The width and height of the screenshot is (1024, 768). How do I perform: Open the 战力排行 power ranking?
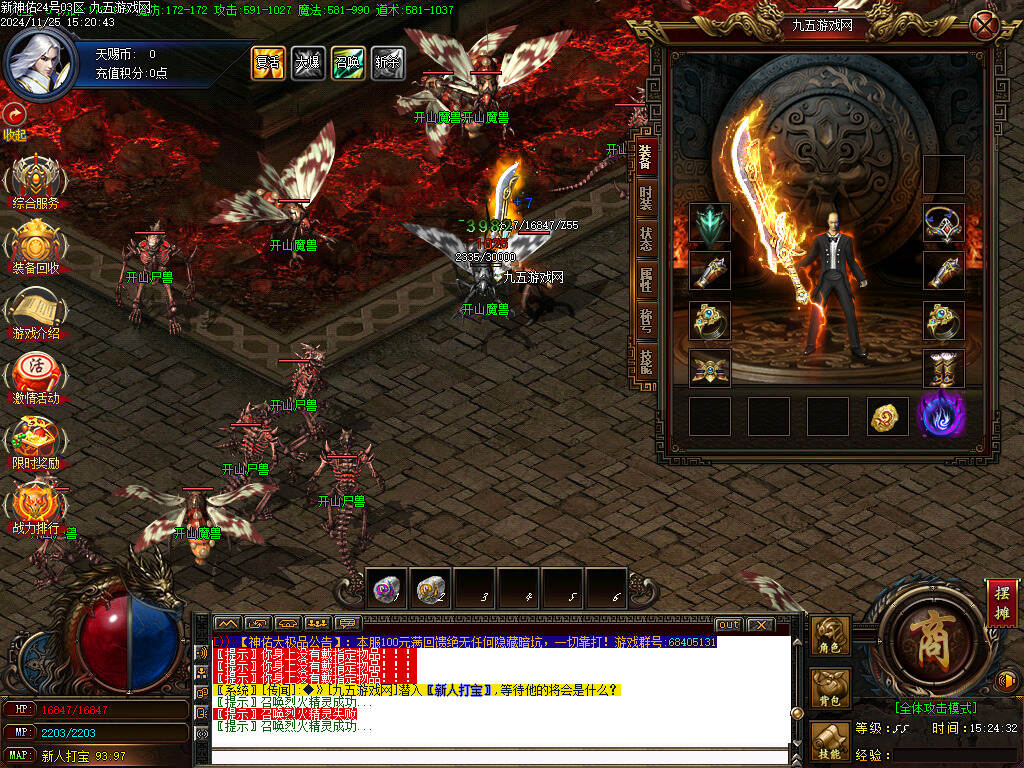(x=36, y=506)
